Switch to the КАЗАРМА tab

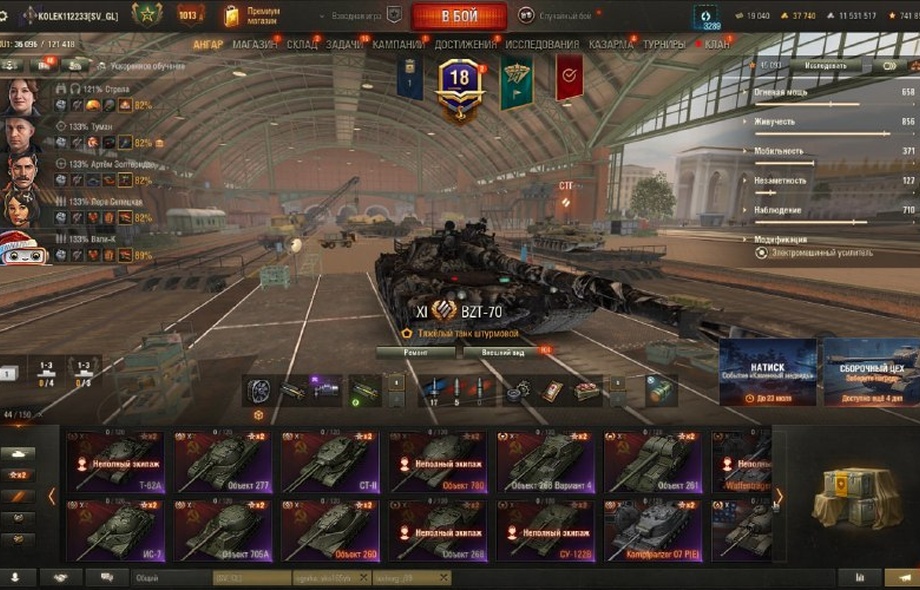[x=610, y=44]
